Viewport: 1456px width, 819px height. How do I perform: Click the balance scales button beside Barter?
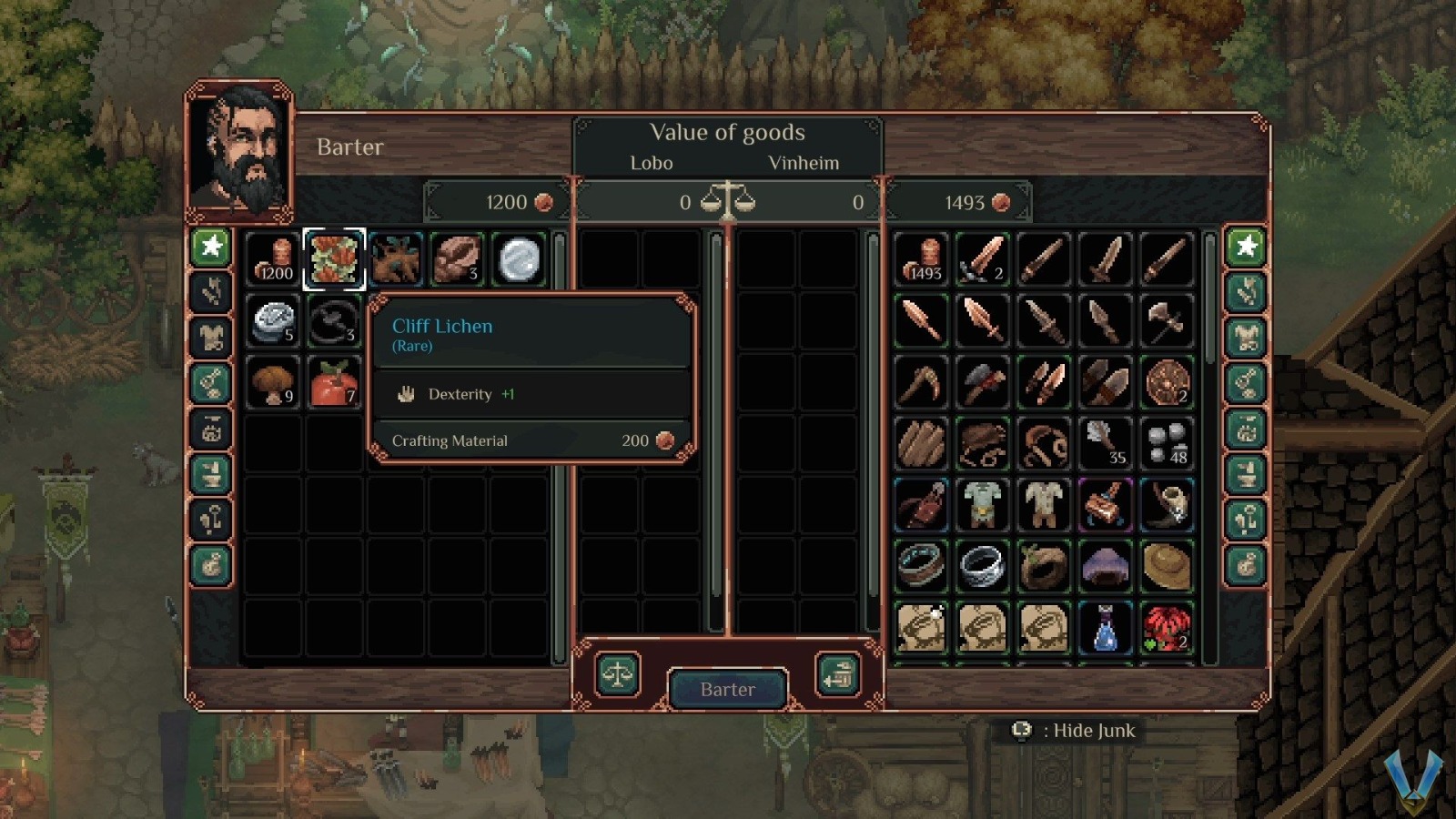618,675
